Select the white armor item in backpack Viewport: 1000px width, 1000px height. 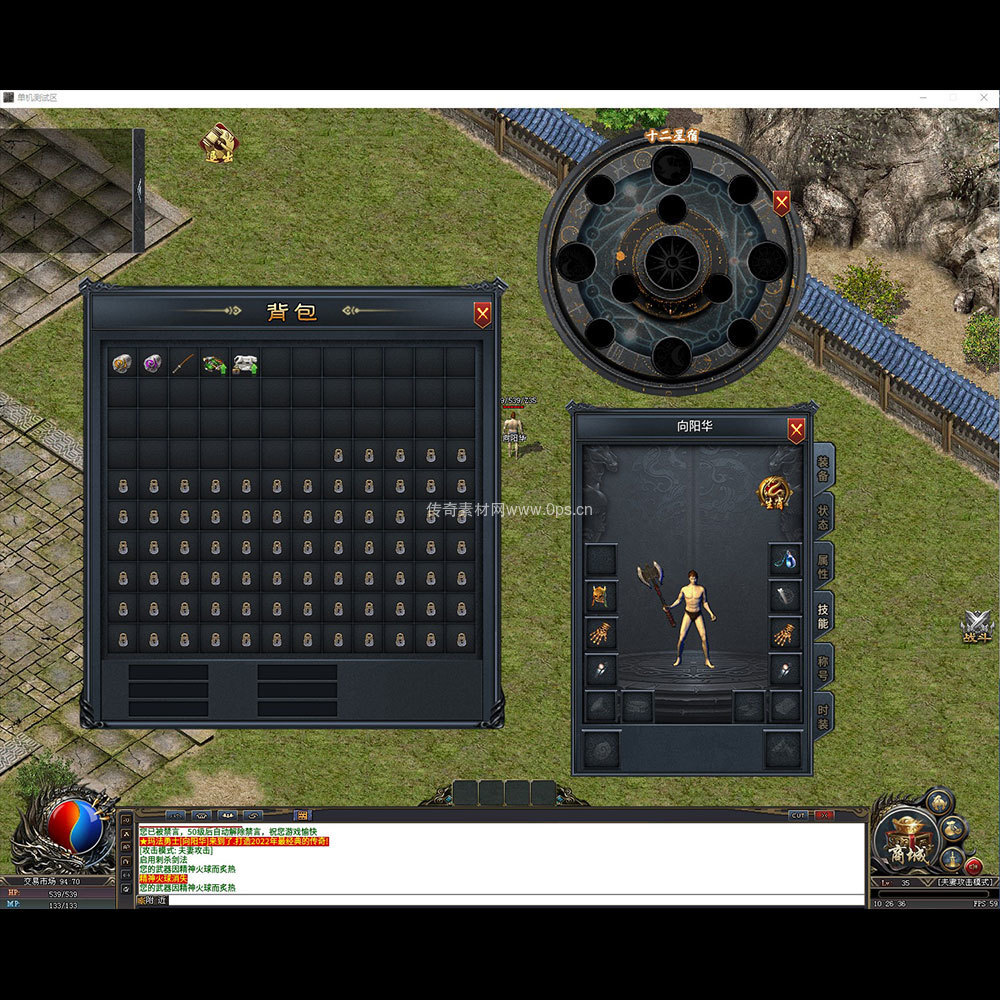[245, 363]
